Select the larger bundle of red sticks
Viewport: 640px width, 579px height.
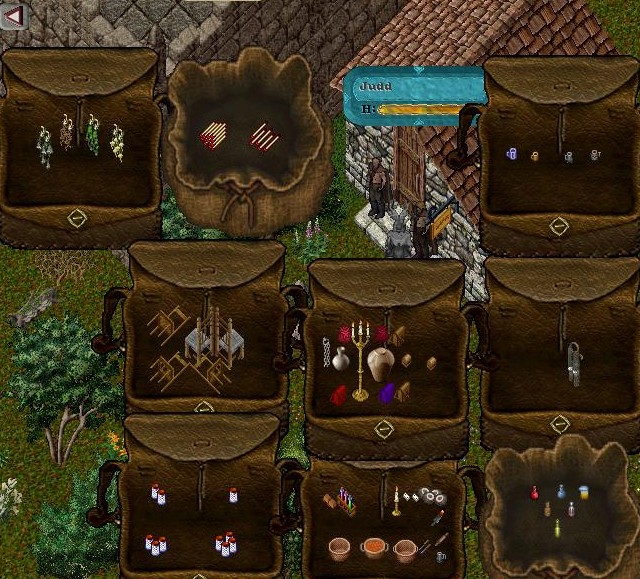212,135
